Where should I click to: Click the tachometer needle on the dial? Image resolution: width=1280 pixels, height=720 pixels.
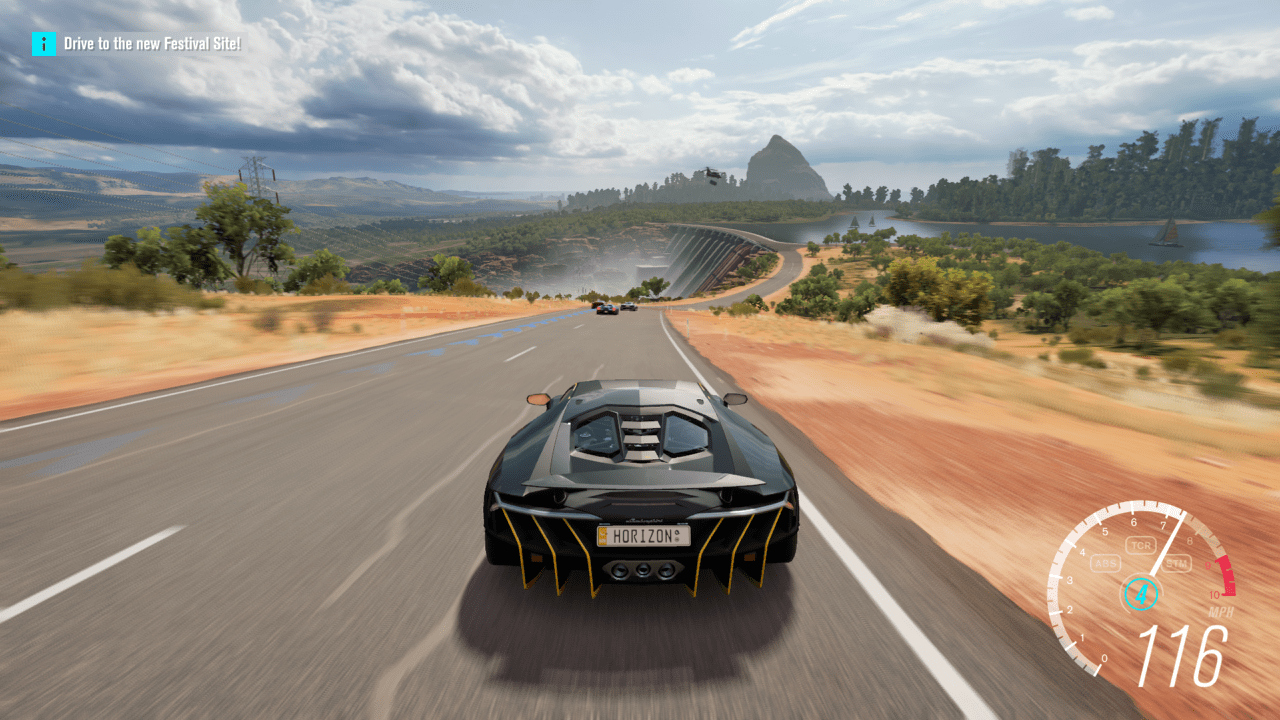tap(1168, 543)
